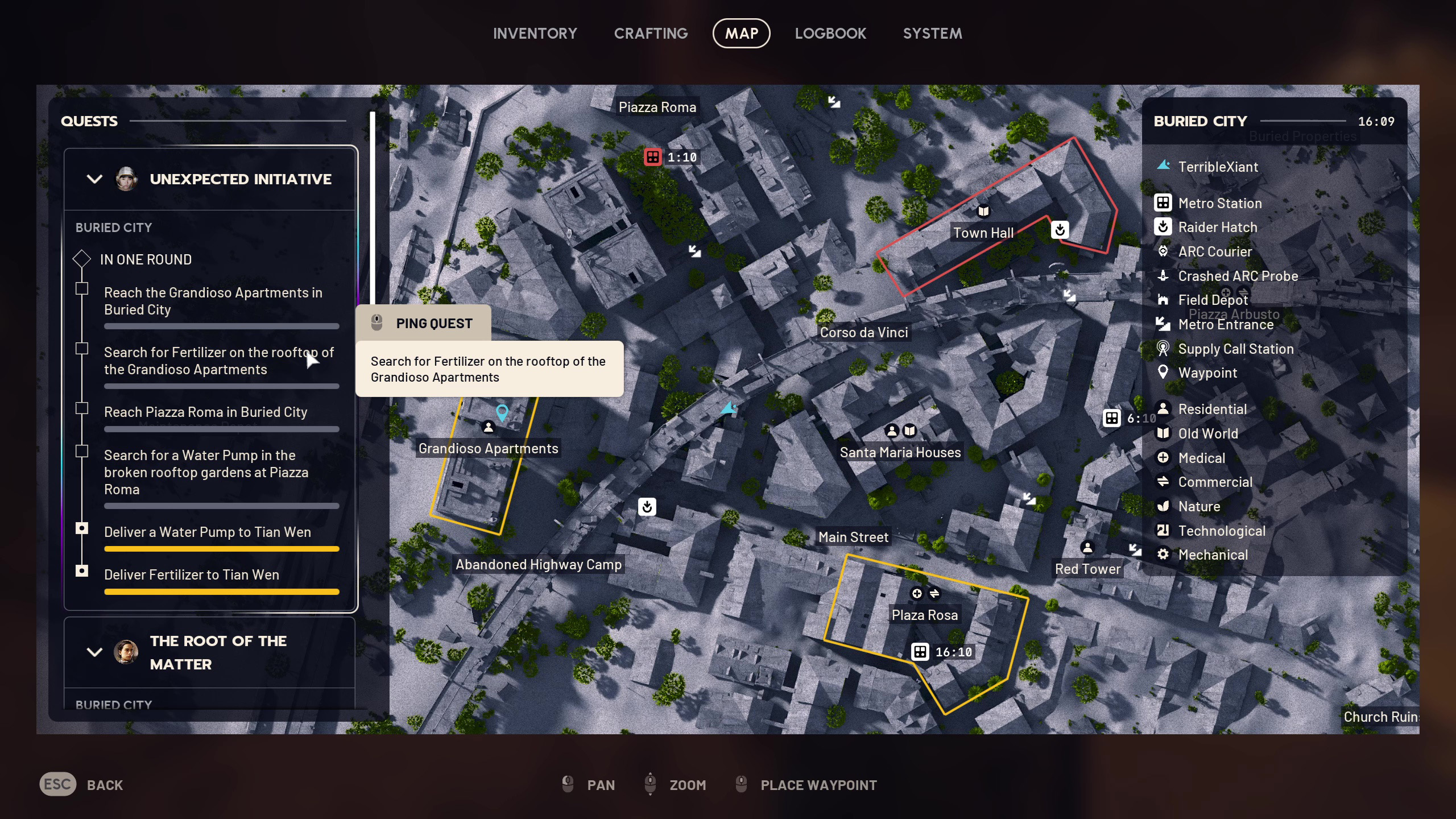
Task: Go to the System tab
Action: click(932, 34)
